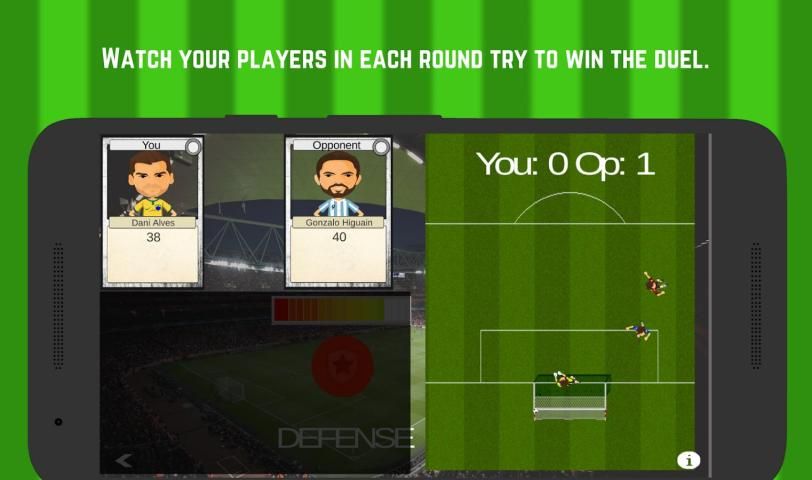Tap the red star defense button
Viewport: 812px width, 480px height.
point(342,366)
